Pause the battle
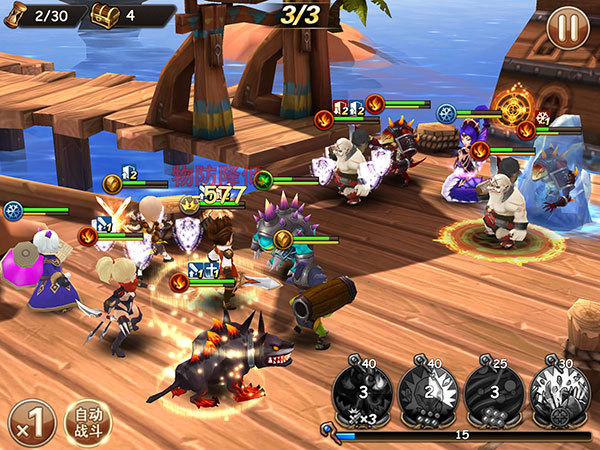The height and width of the screenshot is (450, 600). [x=567, y=27]
